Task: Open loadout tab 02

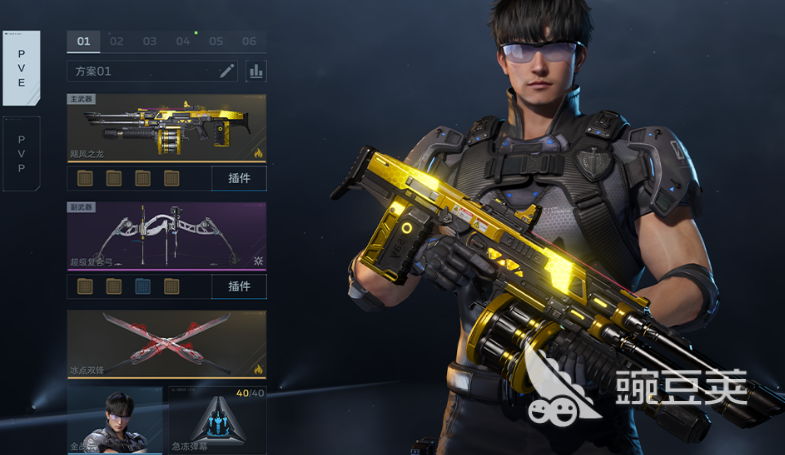Action: pyautogui.click(x=117, y=42)
